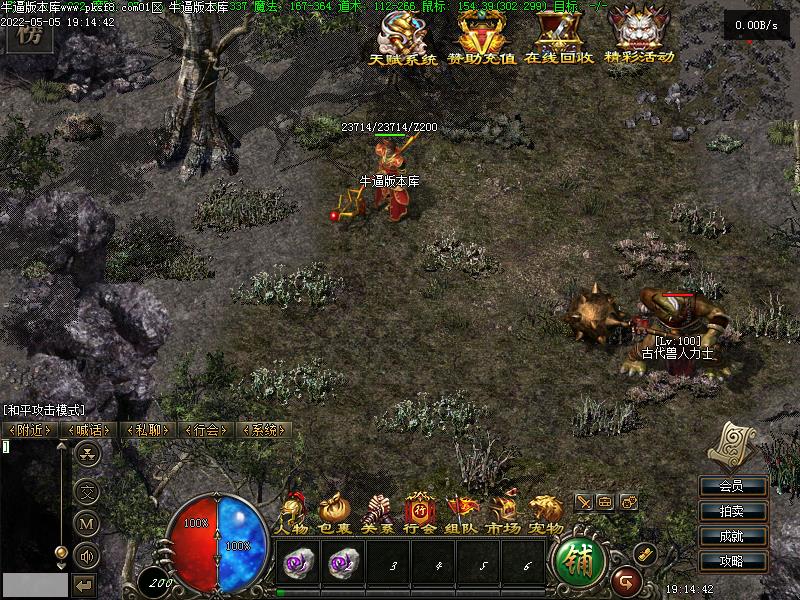Open the 组队 team menu
This screenshot has height=600, width=800.
tap(462, 514)
